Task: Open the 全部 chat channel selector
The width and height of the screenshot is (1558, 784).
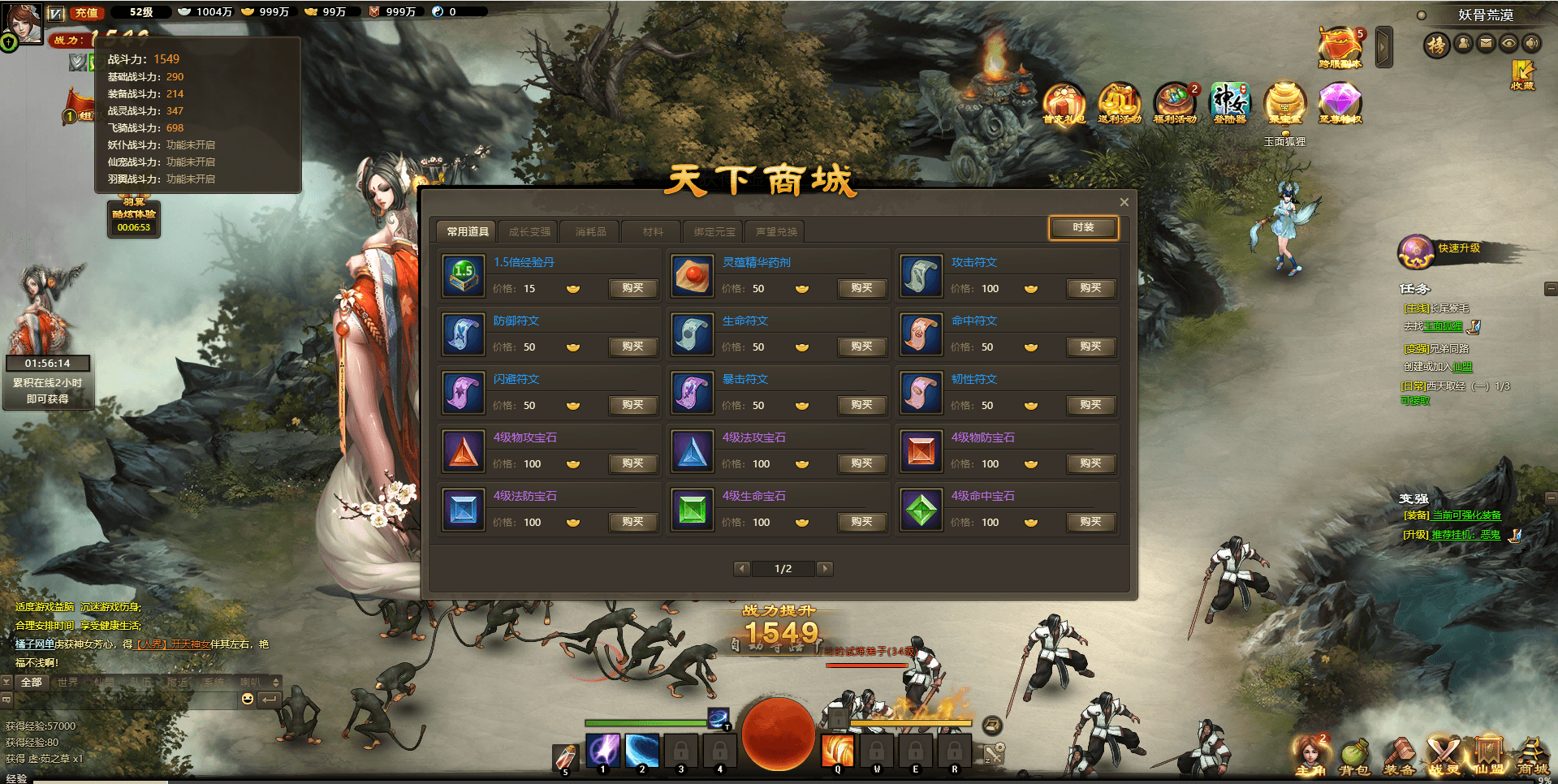Action: tap(32, 683)
